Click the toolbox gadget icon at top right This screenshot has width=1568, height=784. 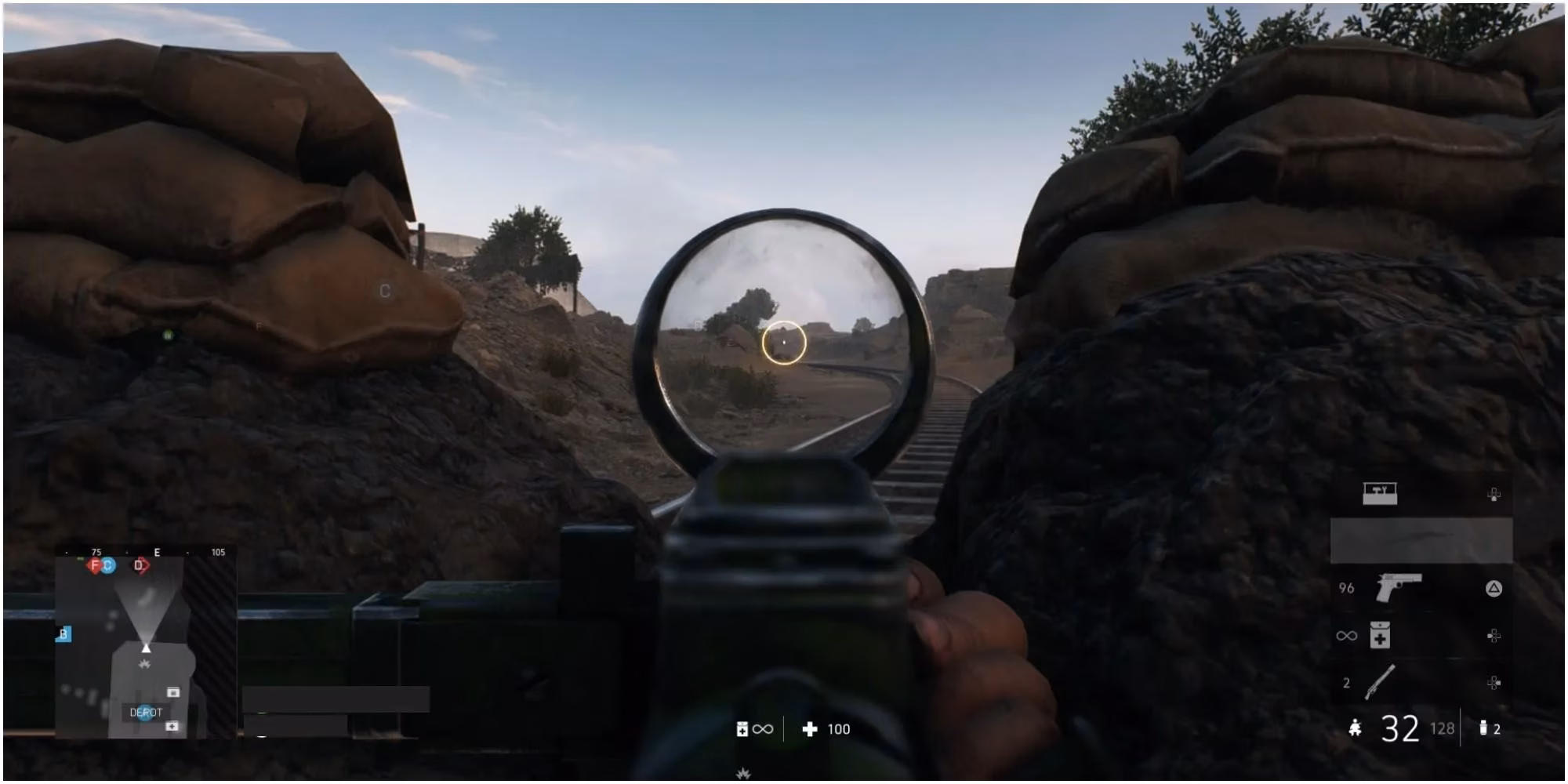pyautogui.click(x=1378, y=492)
